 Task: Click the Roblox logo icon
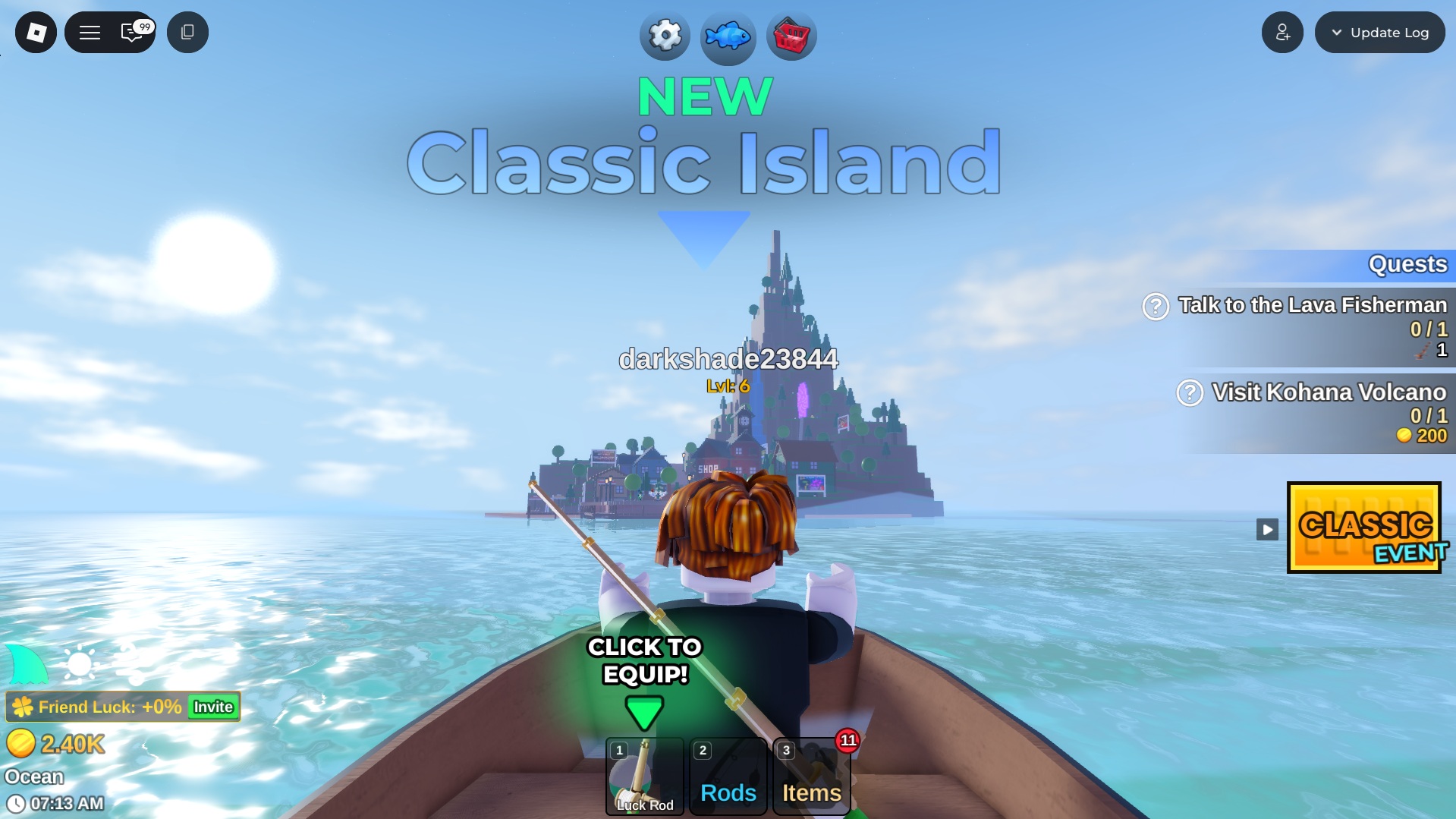coord(35,32)
